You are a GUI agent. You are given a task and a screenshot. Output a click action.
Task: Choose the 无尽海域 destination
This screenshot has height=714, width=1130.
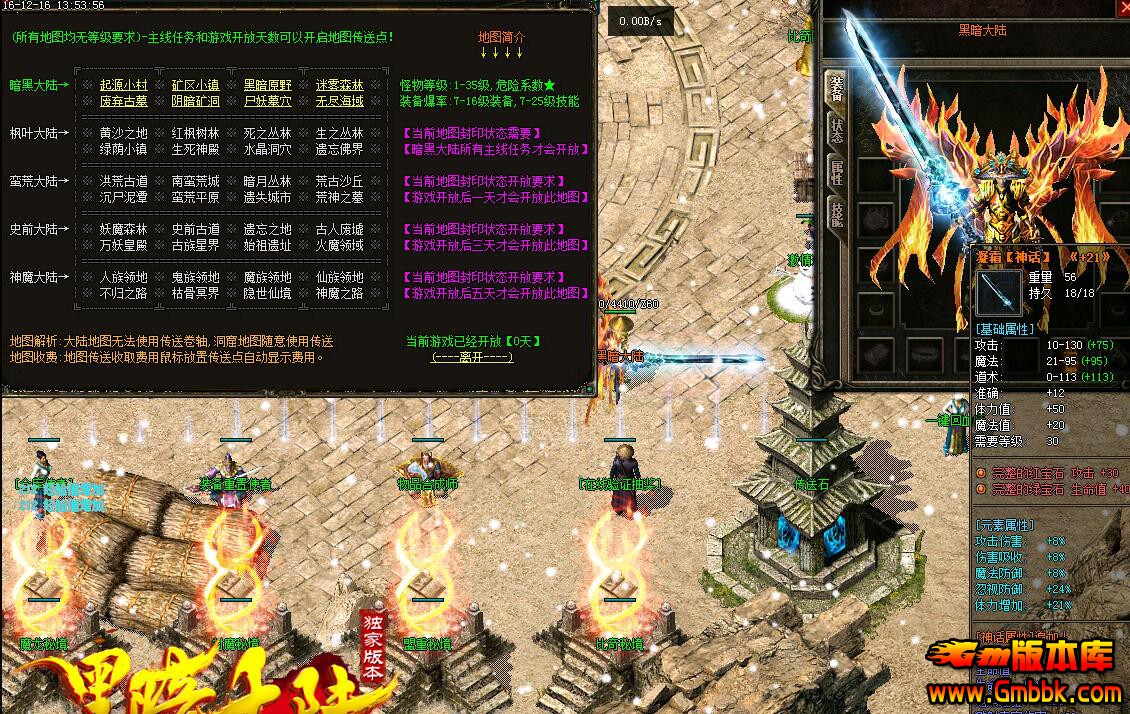[x=339, y=101]
